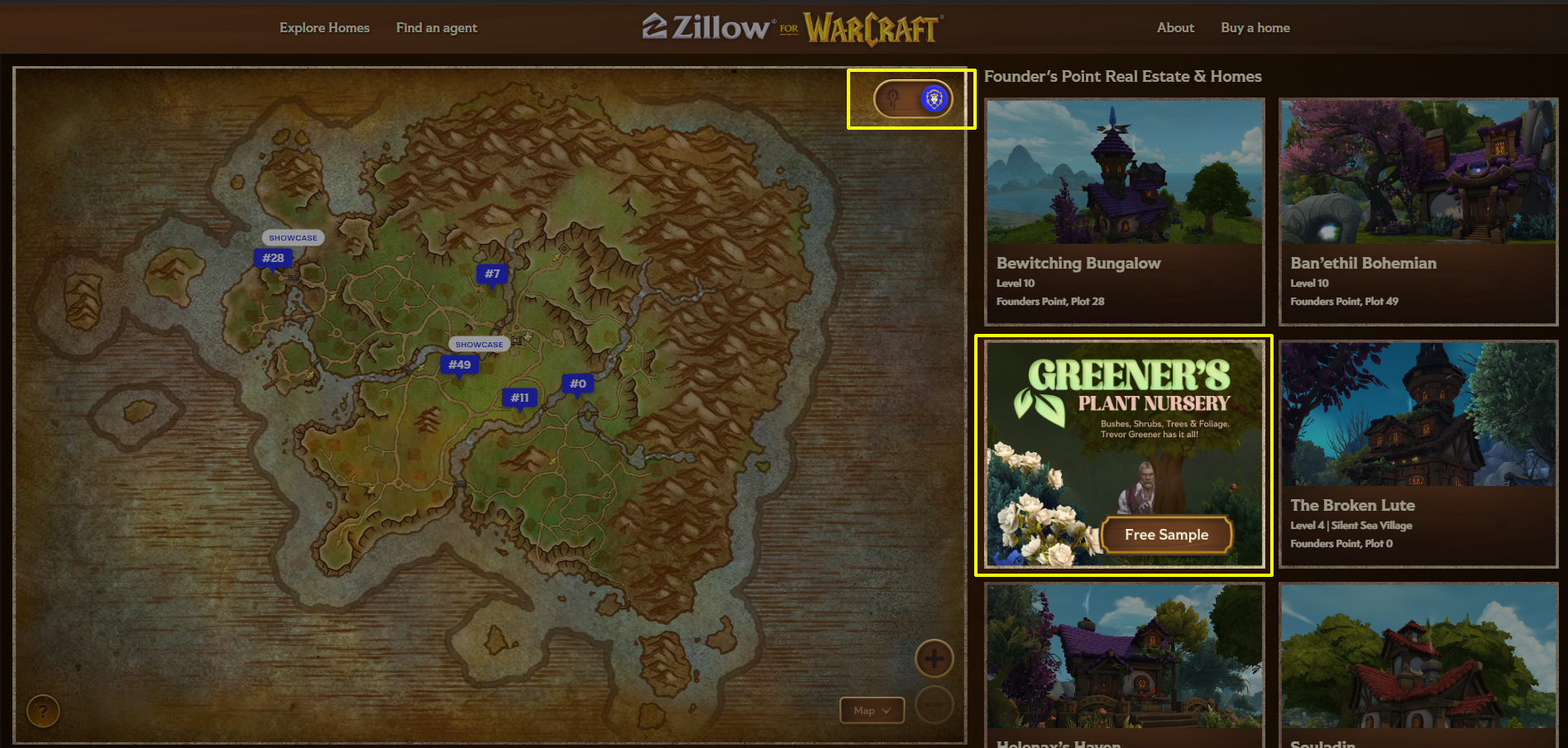The height and width of the screenshot is (748, 1568).
Task: Click map pin #28 near the Showcase badge
Action: [x=273, y=258]
